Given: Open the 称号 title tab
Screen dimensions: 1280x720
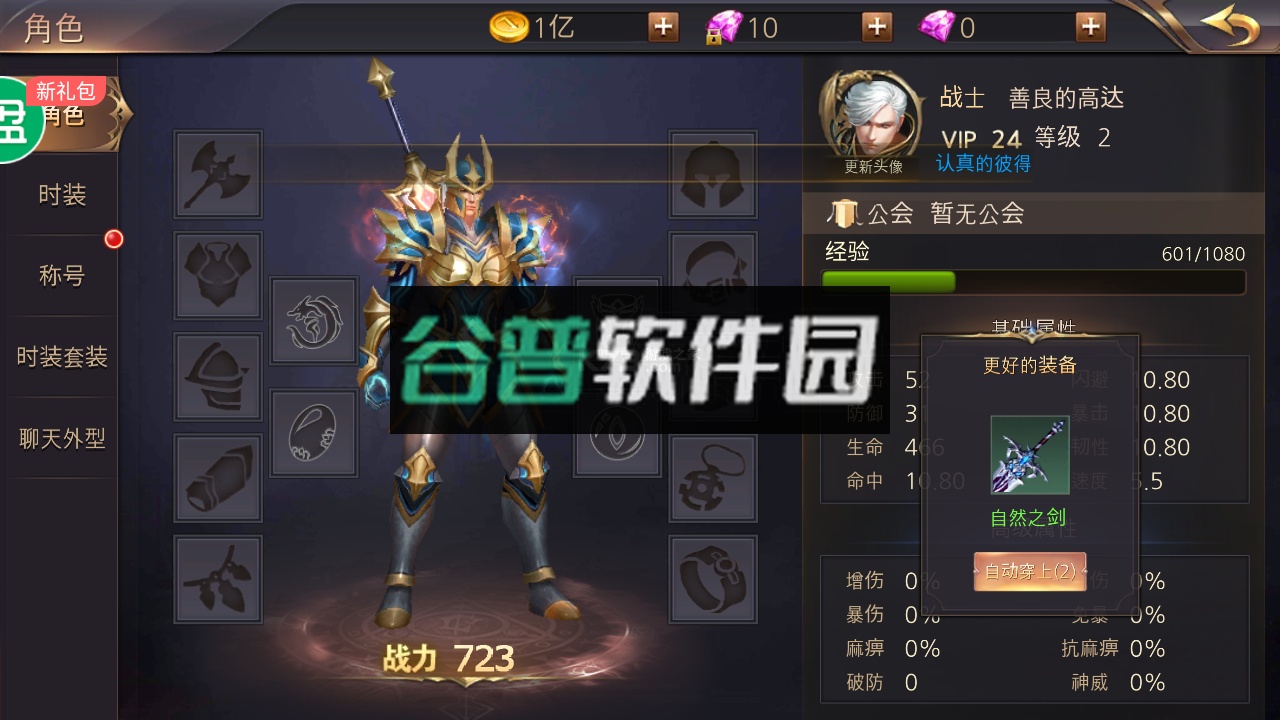Looking at the screenshot, I should (x=62, y=275).
